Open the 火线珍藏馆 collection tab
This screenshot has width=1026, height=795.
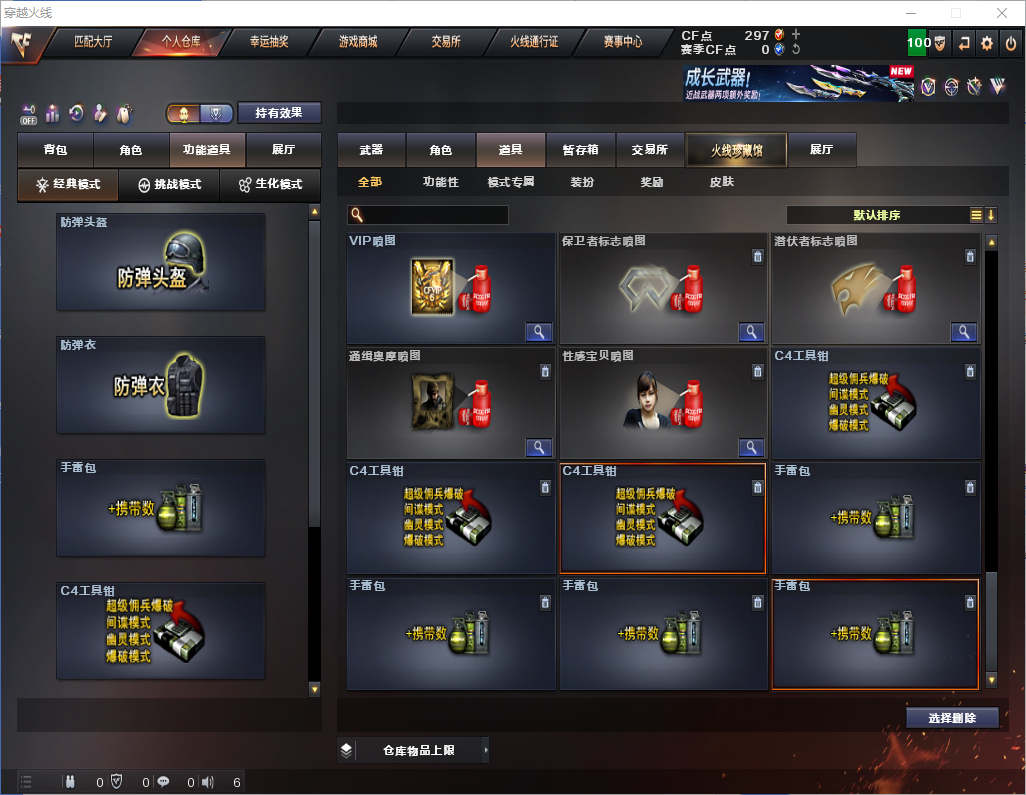click(x=736, y=150)
